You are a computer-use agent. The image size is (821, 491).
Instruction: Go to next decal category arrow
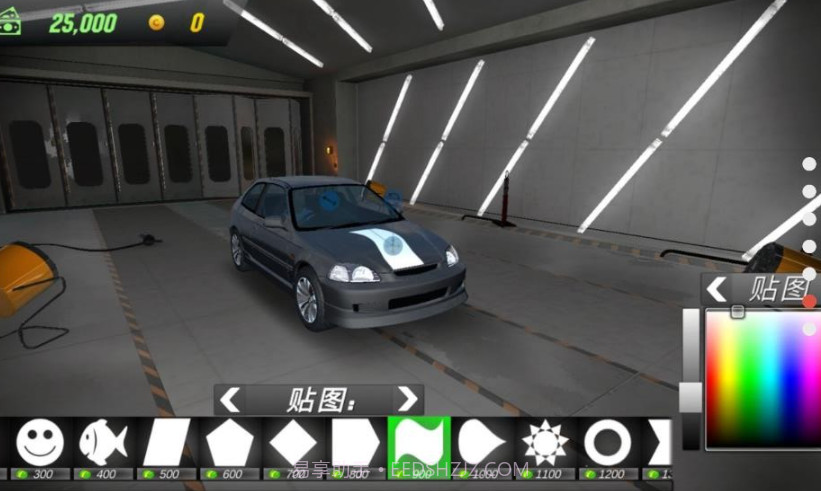pyautogui.click(x=406, y=400)
